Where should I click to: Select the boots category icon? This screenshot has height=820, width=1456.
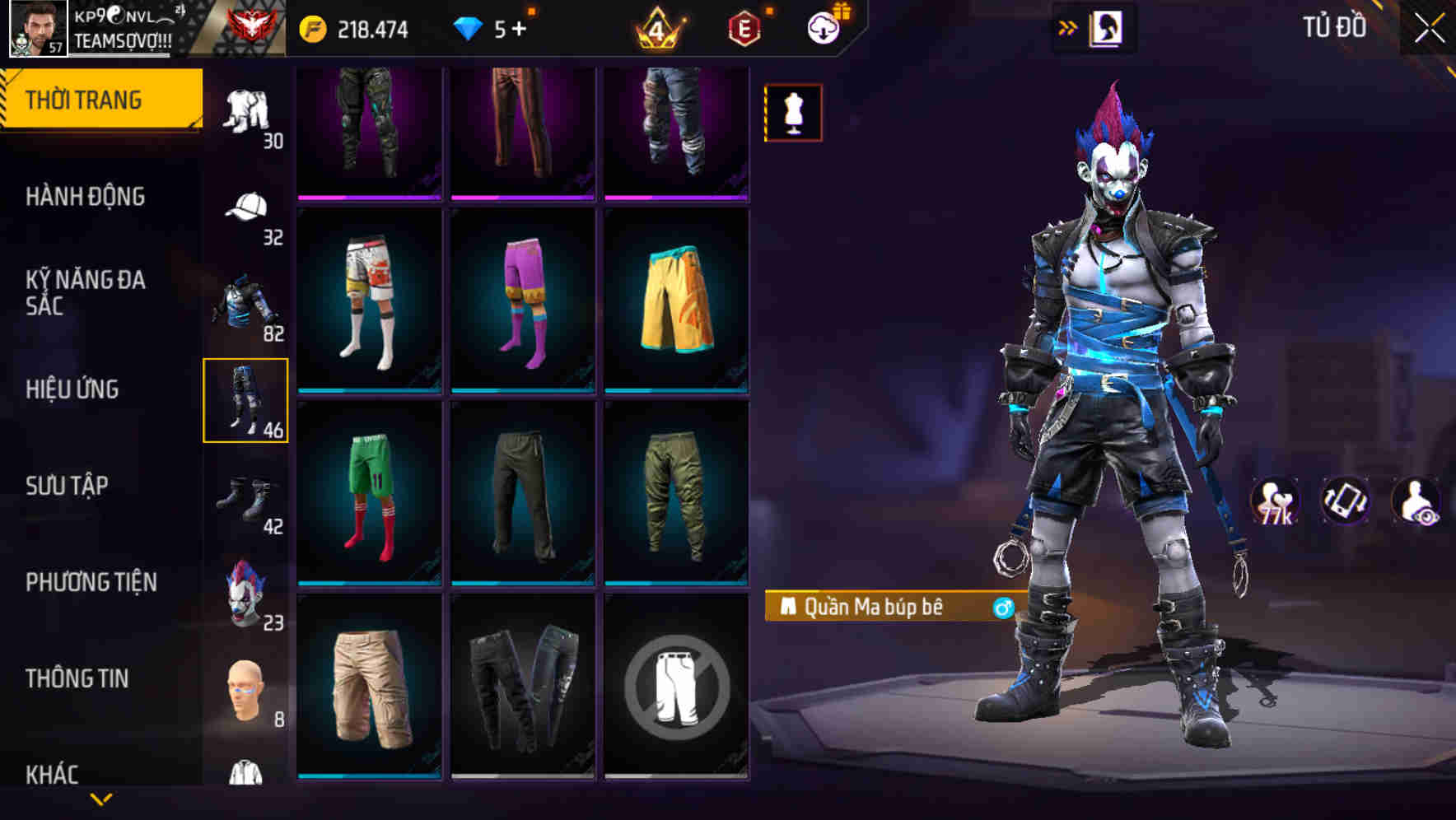(x=243, y=494)
